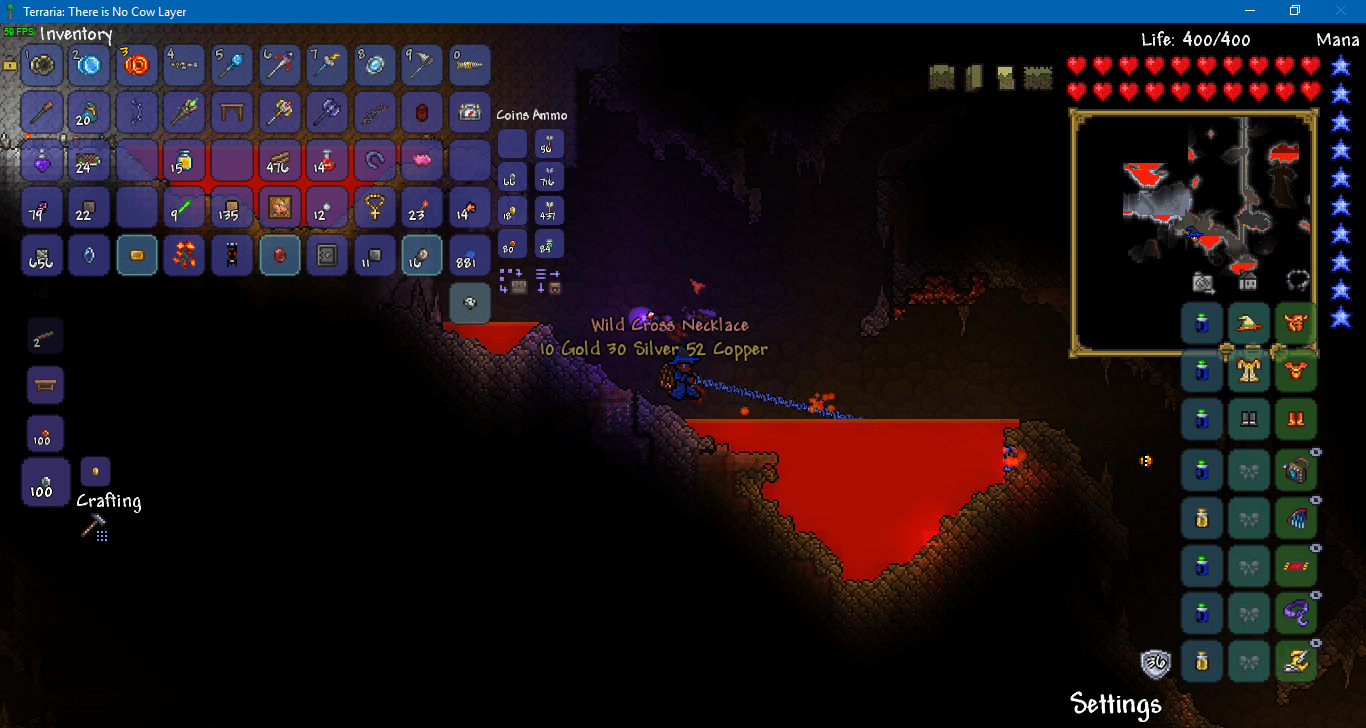Open housing info via the house icon under the minimap
Viewport: 1366px width, 728px height.
coord(1248,284)
